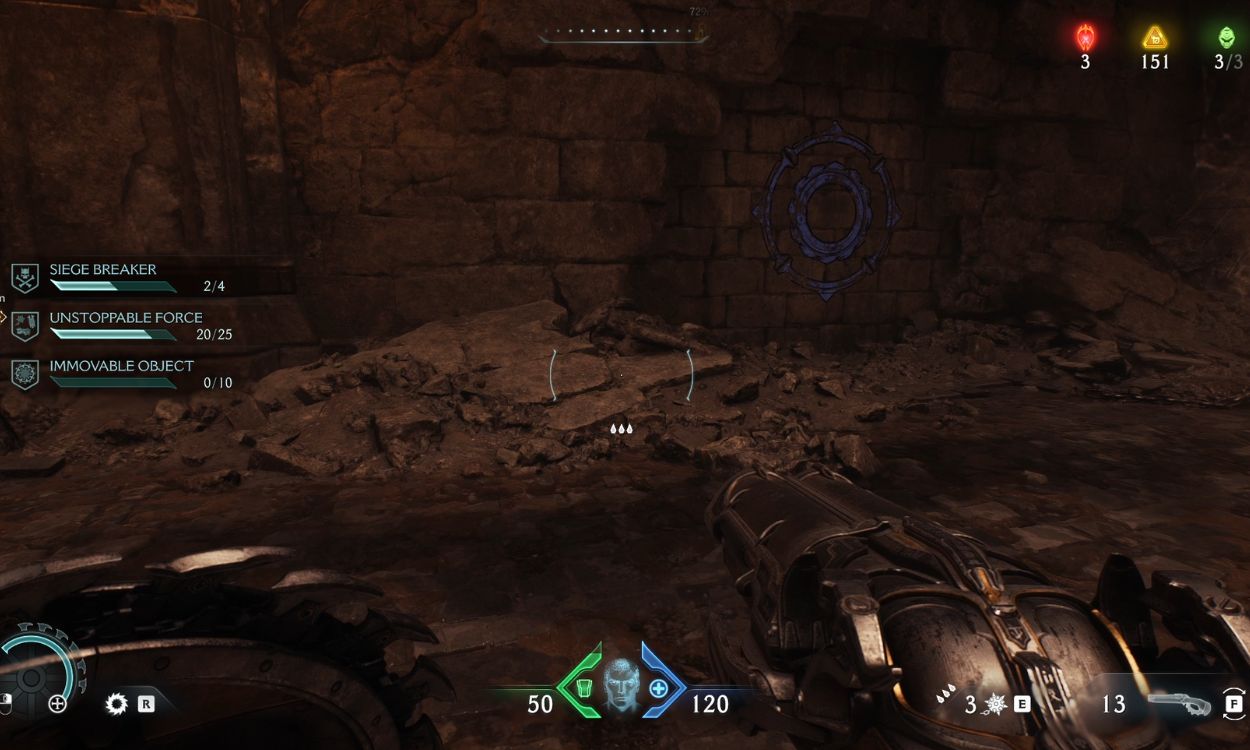Select the equipped shotgun weapon icon
This screenshot has height=750, width=1250.
tap(1180, 704)
